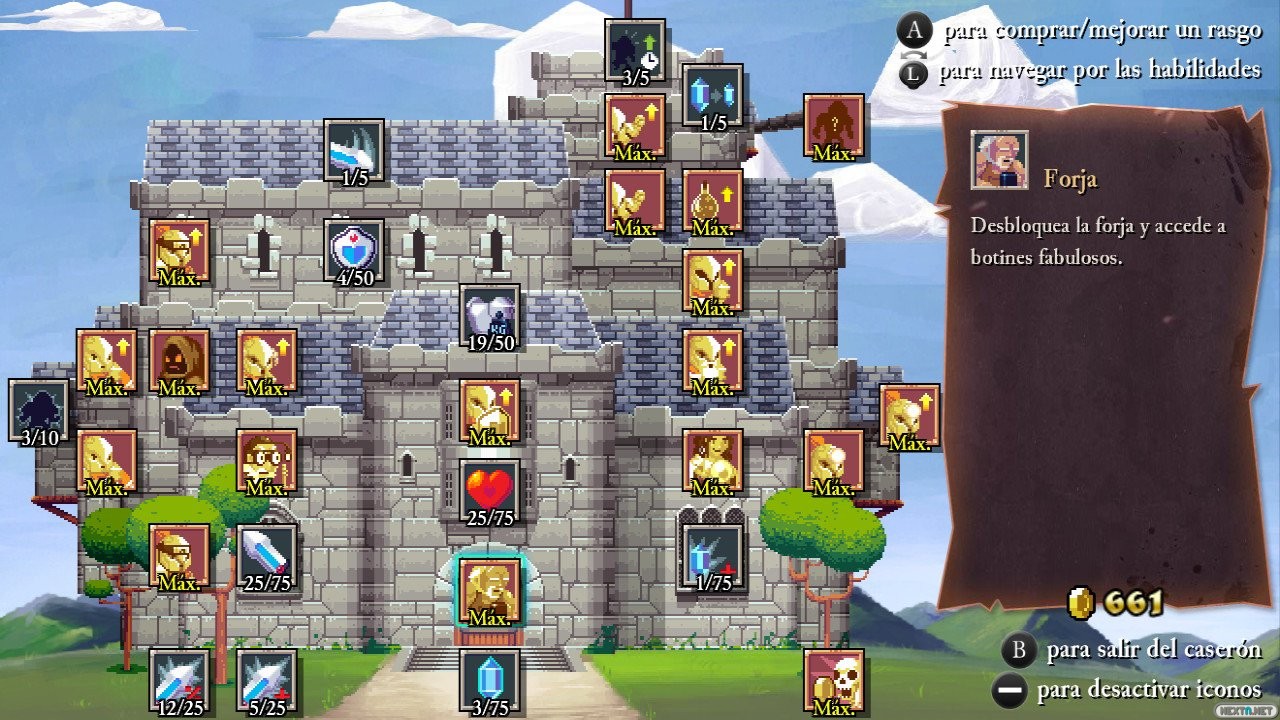Viewport: 1280px width, 720px height.
Task: Select the skull and gold coin skill
Action: (x=833, y=680)
